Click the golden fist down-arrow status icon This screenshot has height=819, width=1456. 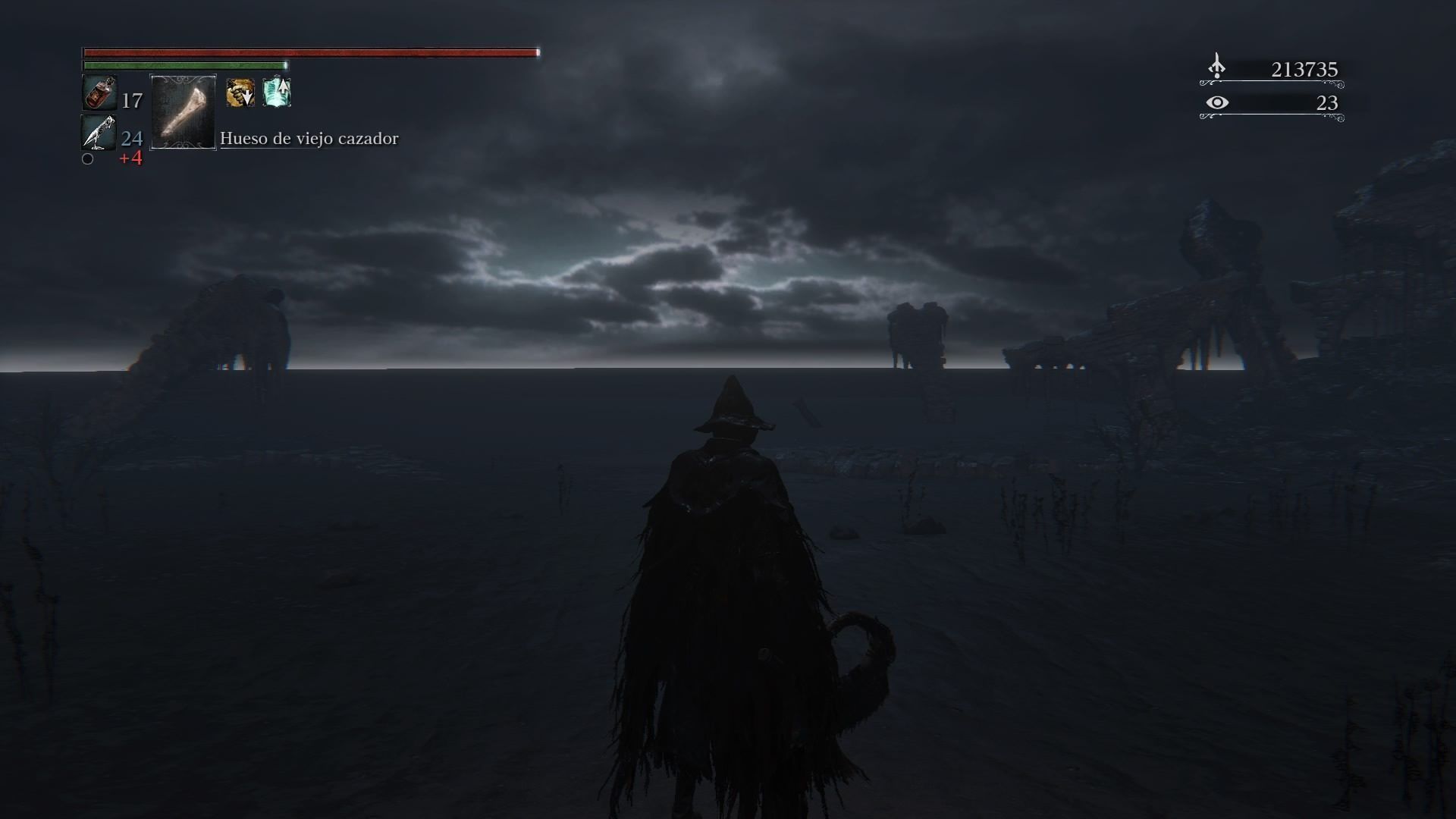click(x=240, y=93)
